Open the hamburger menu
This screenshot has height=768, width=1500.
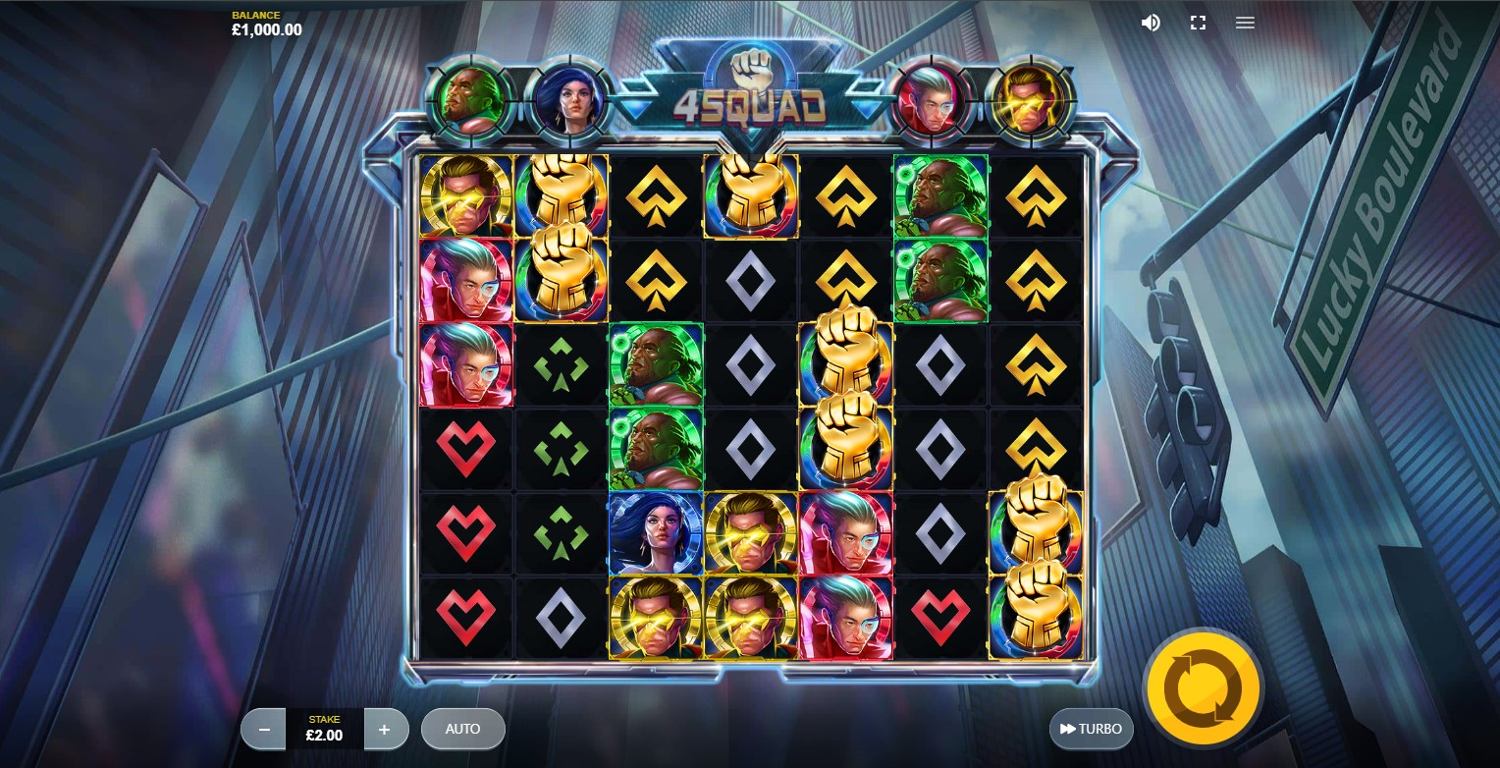(1245, 22)
